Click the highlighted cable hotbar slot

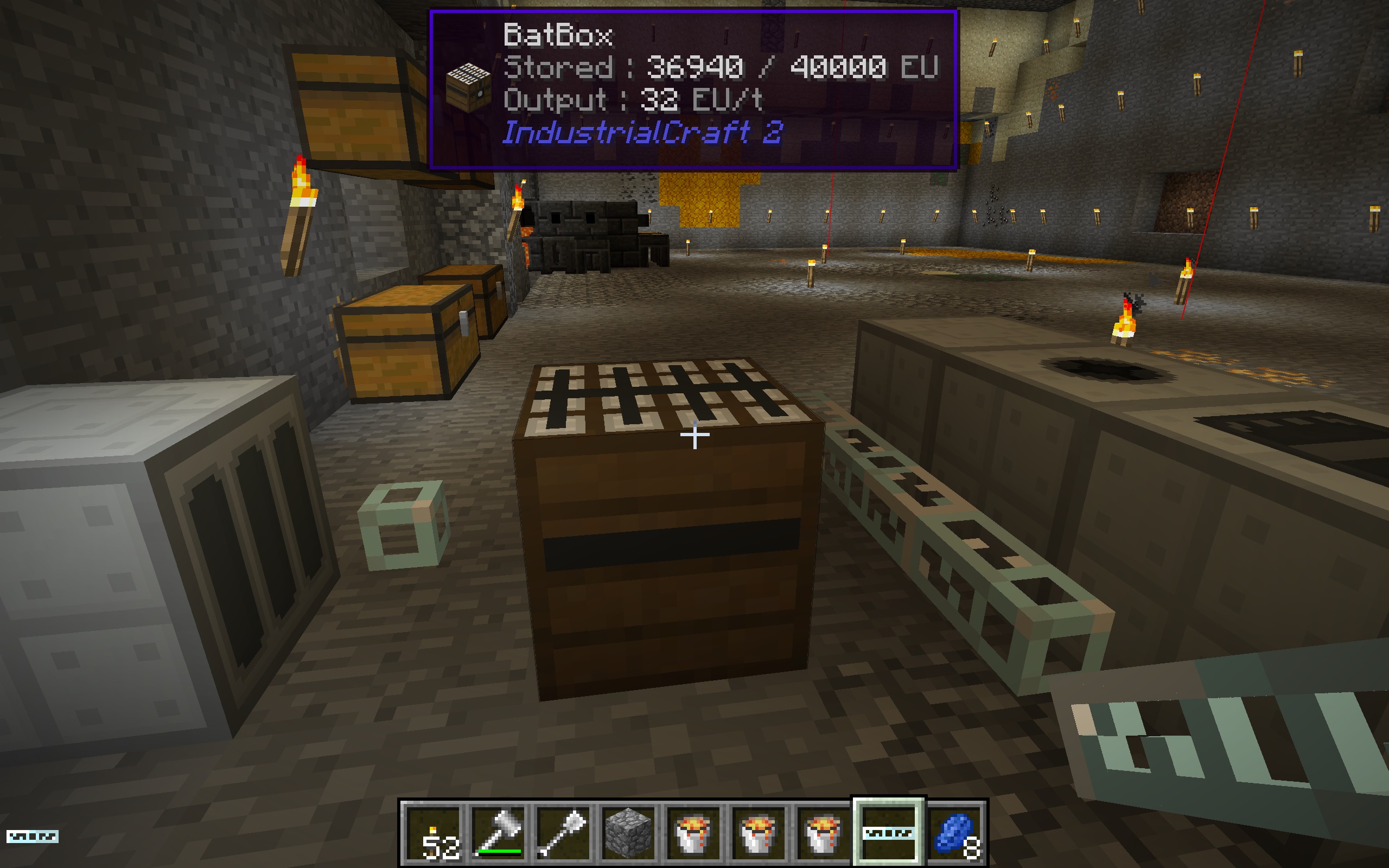tap(887, 833)
